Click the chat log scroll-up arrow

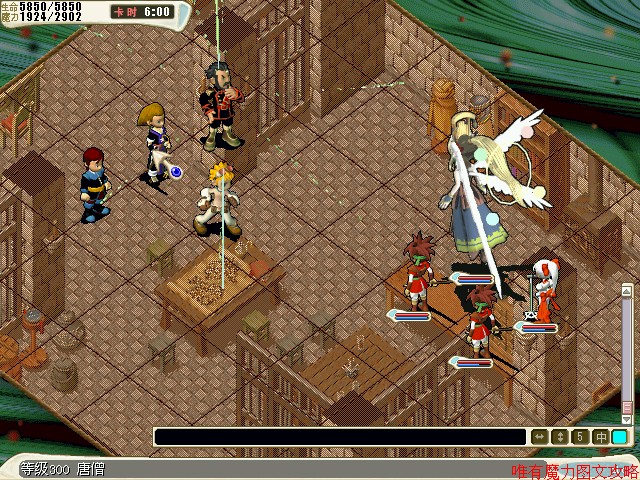(x=628, y=293)
